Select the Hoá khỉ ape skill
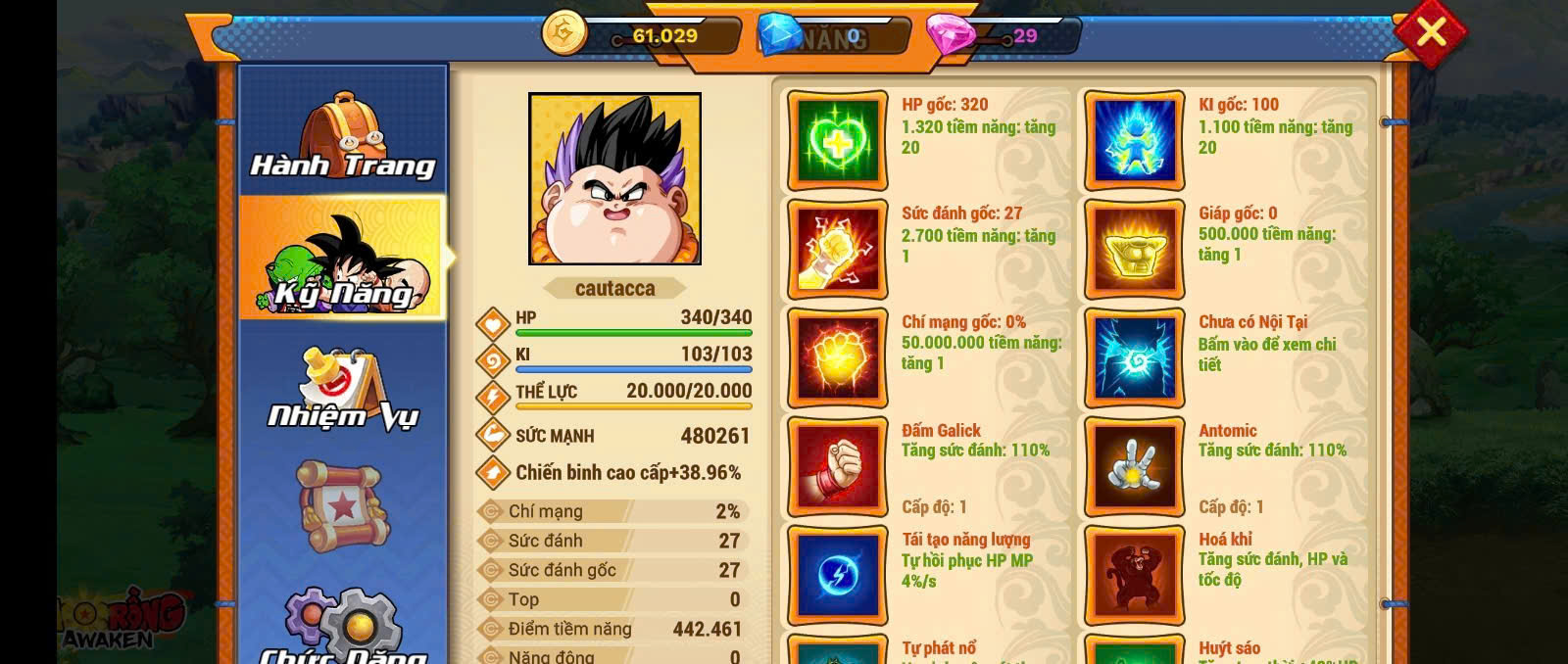The image size is (1568, 664). click(x=1134, y=576)
